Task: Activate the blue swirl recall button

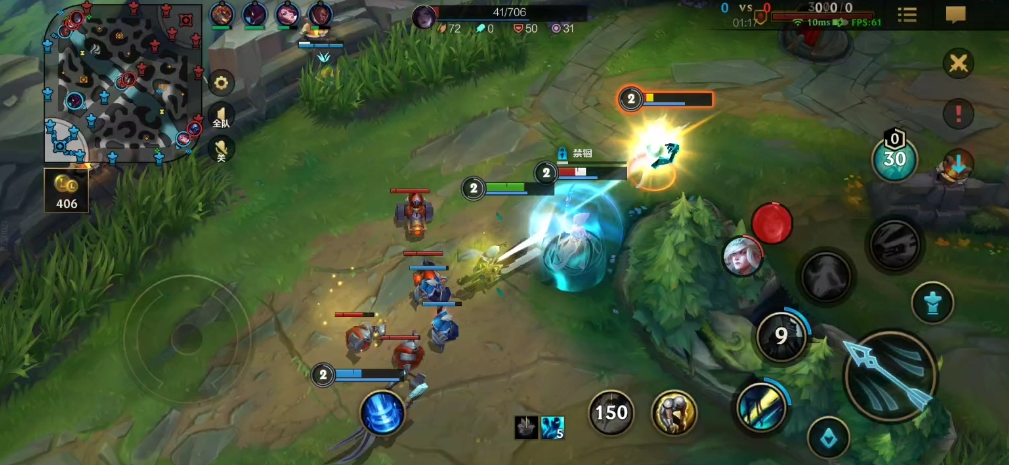Action: [383, 412]
